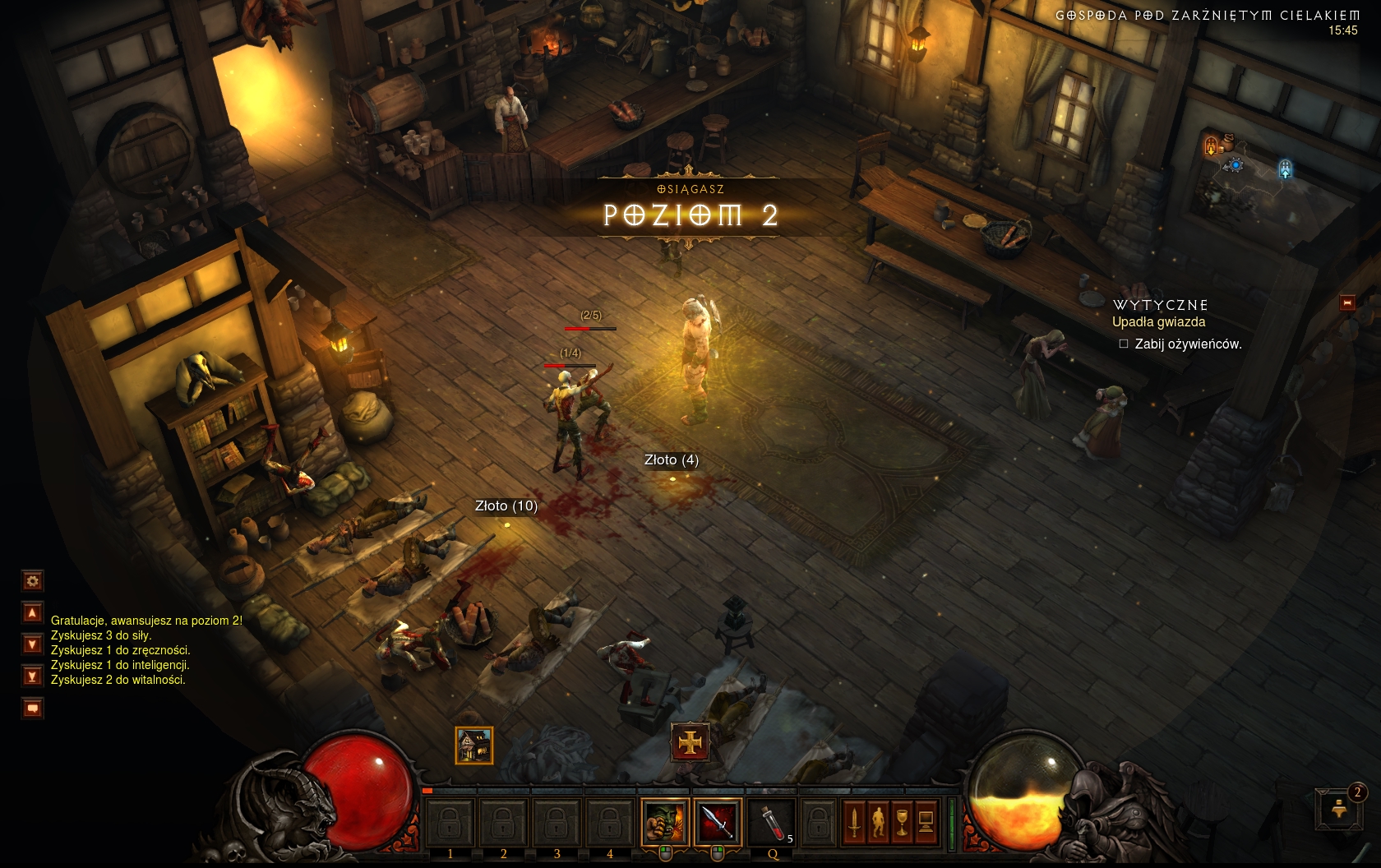Click the blue exit marker on minimap
Screen dimensions: 1381x868
click(1285, 169)
